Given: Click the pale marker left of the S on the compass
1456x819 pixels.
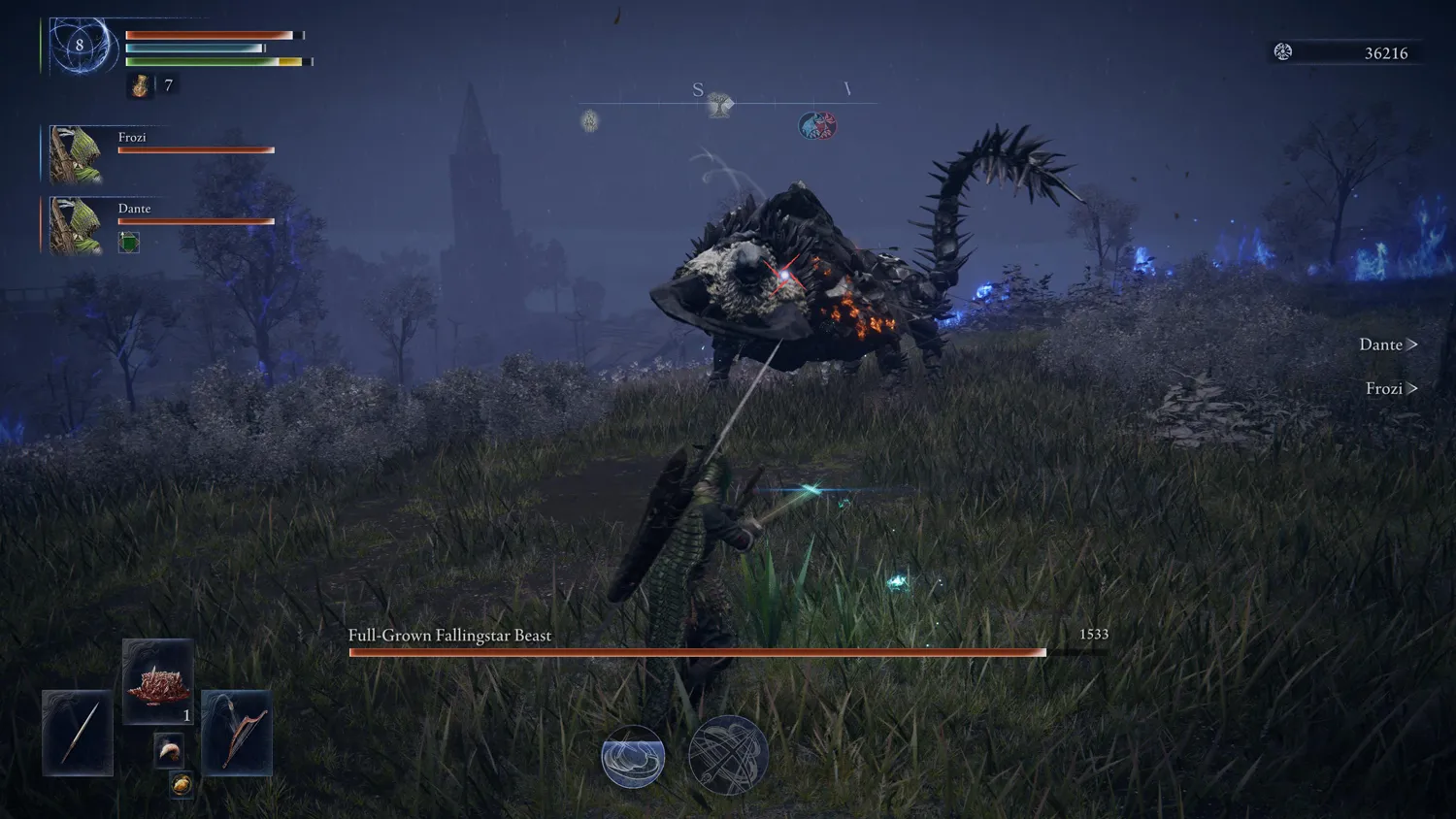Looking at the screenshot, I should (590, 120).
